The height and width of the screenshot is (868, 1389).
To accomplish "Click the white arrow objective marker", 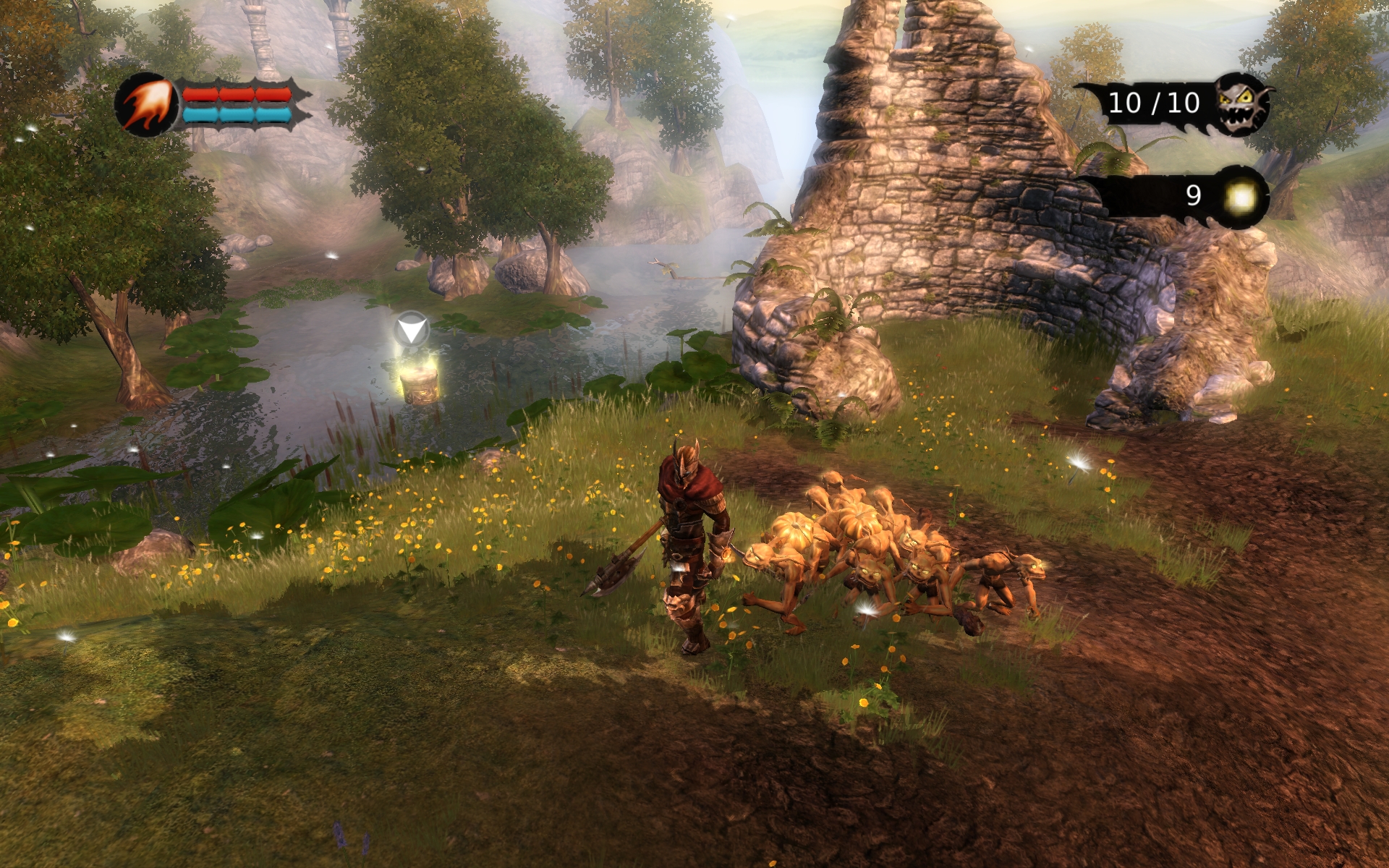I will tap(412, 331).
